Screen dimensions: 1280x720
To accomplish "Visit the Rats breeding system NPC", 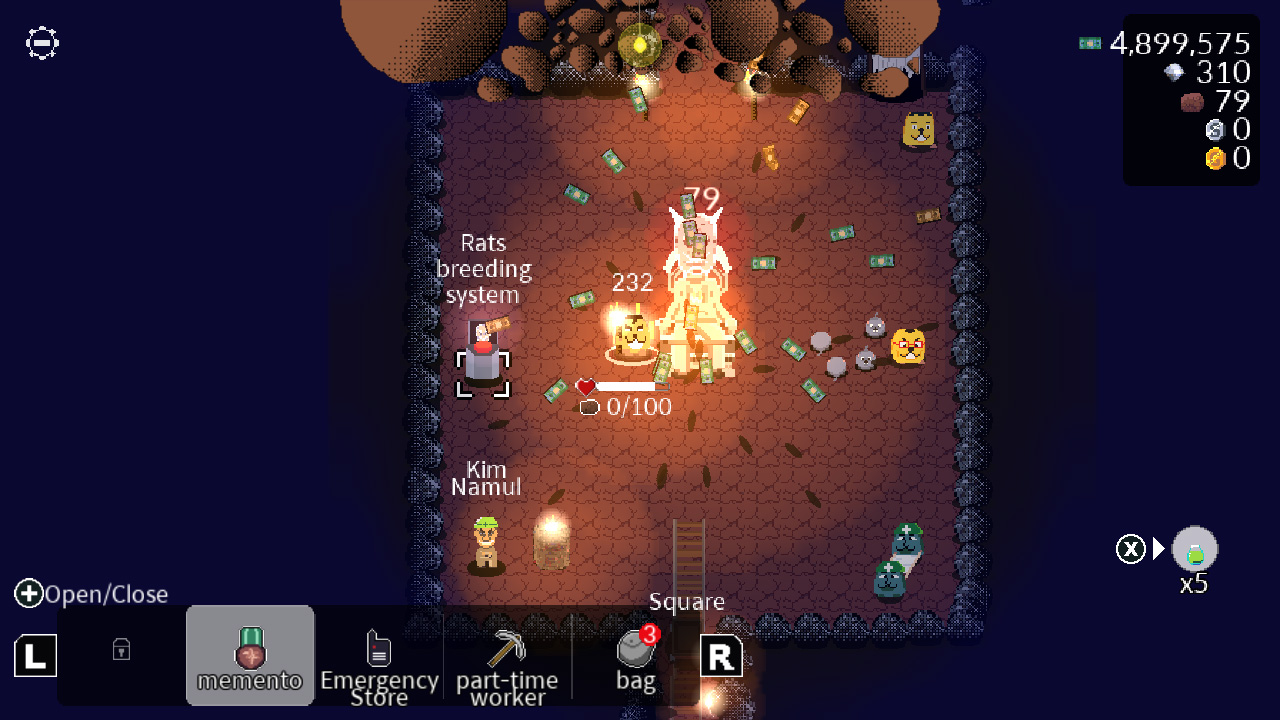I will pyautogui.click(x=482, y=355).
